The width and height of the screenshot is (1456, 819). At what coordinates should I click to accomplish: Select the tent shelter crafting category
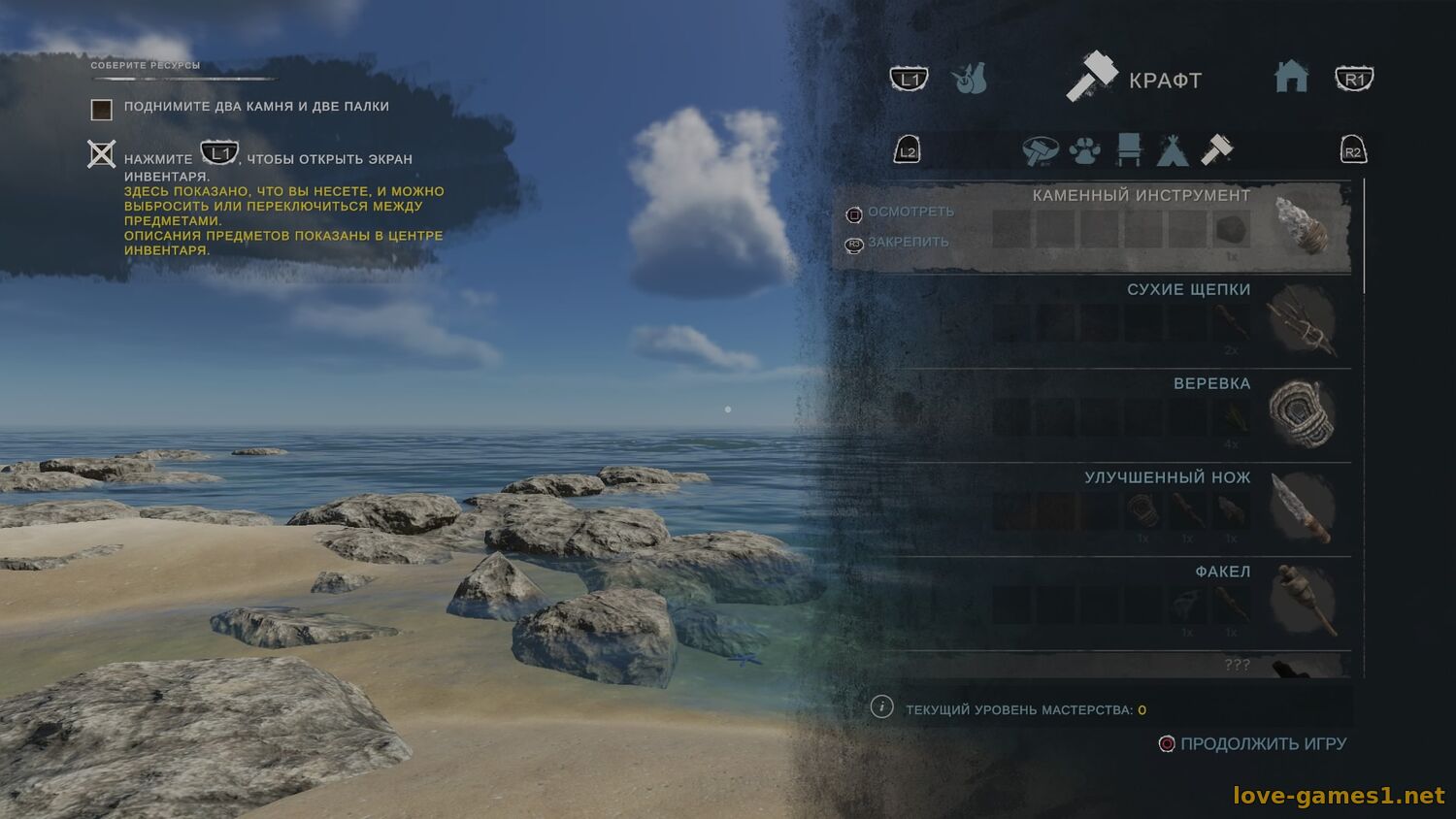pyautogui.click(x=1173, y=150)
